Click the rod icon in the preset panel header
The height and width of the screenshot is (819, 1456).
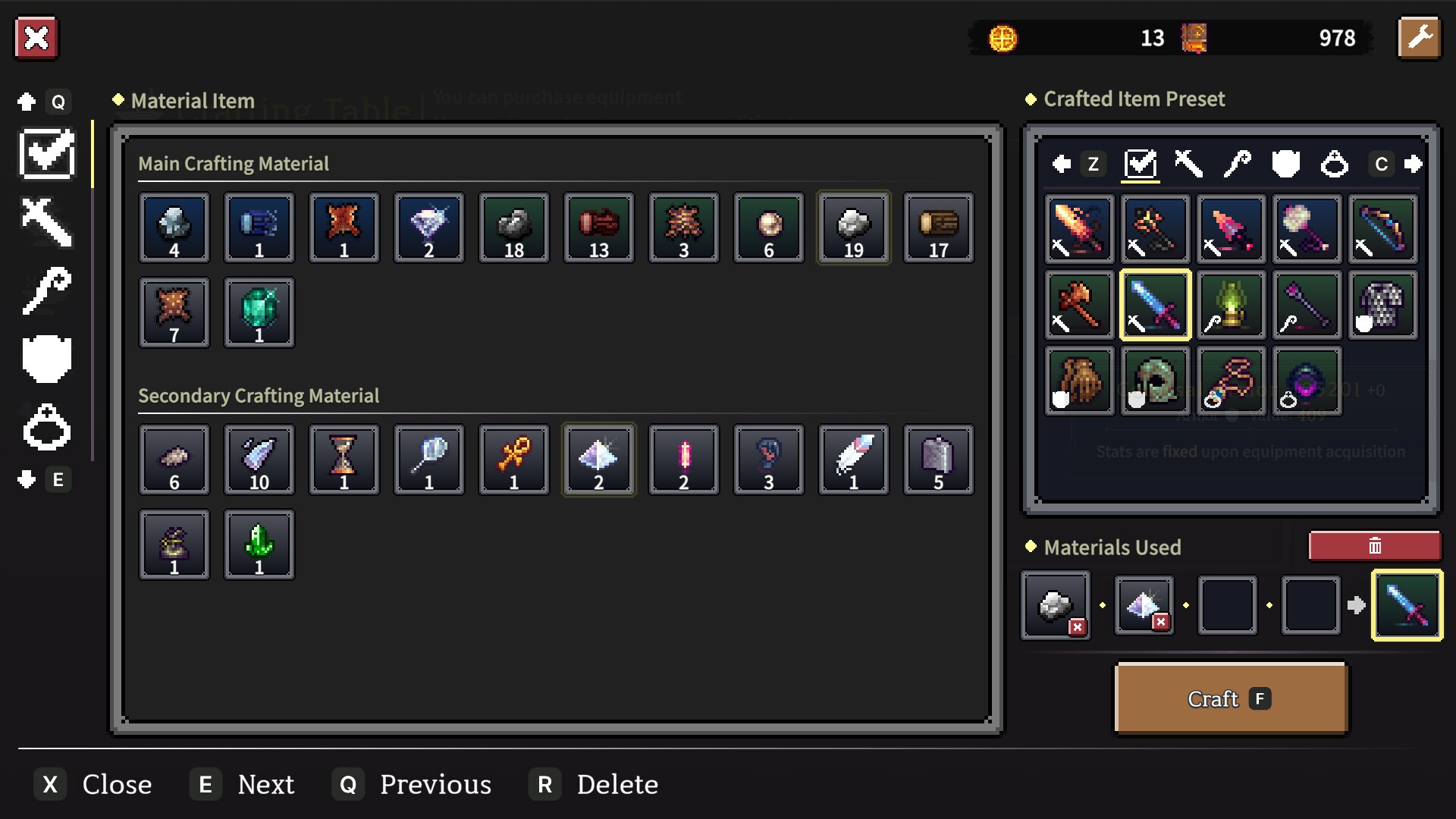click(x=1239, y=165)
